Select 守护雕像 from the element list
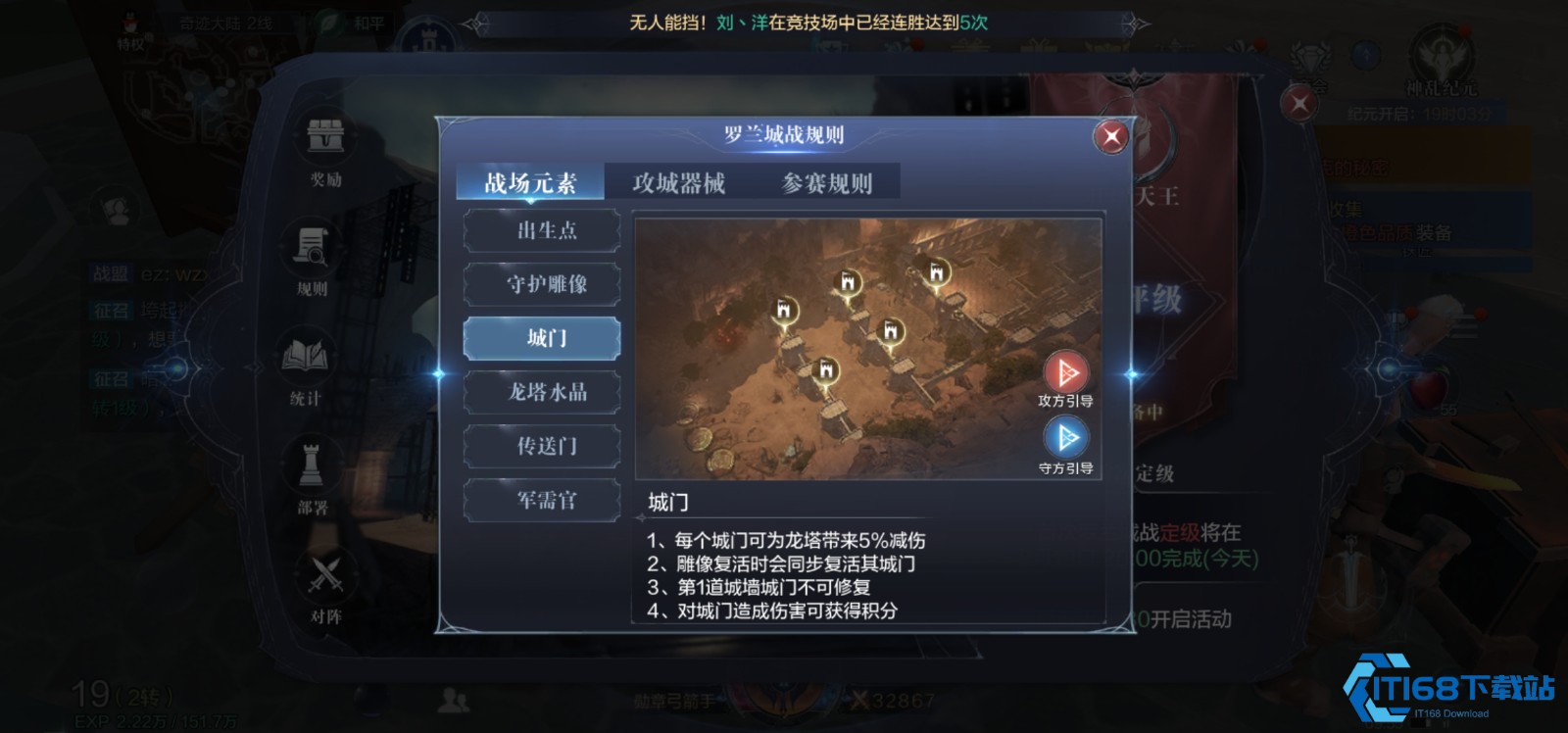The height and width of the screenshot is (733, 1568). (542, 285)
